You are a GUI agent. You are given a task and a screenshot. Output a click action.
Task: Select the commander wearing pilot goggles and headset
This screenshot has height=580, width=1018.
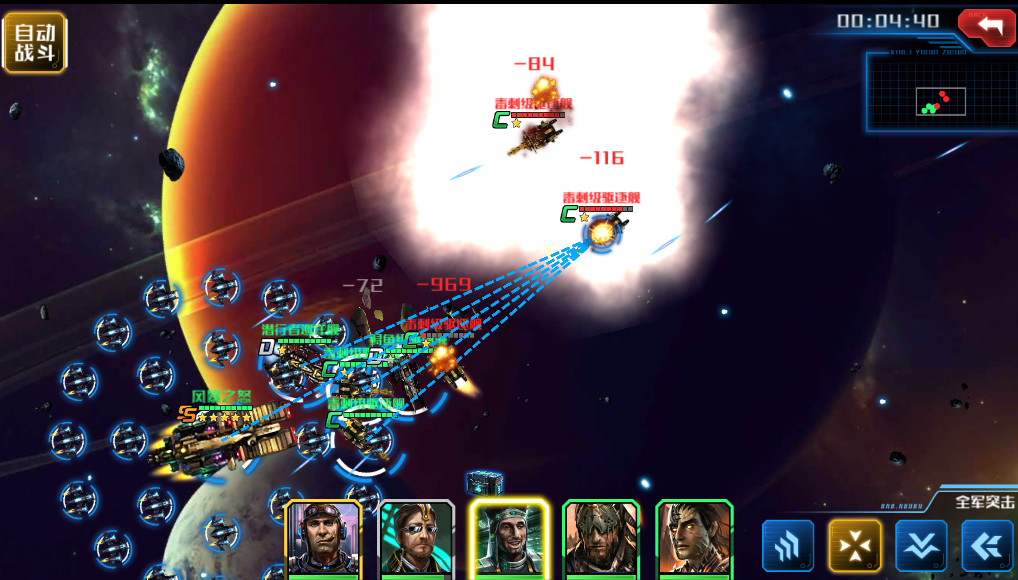pos(323,539)
